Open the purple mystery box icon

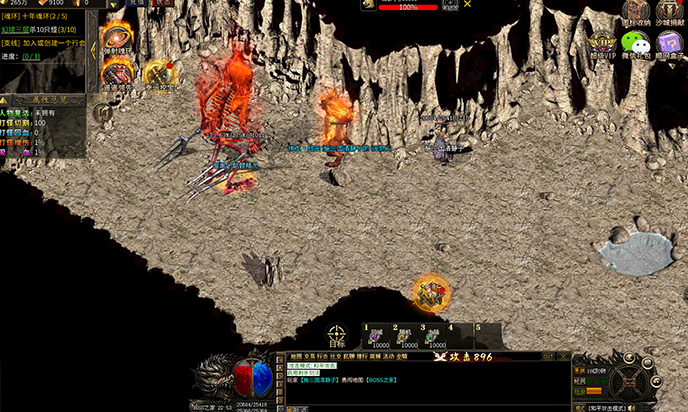pyautogui.click(x=667, y=43)
